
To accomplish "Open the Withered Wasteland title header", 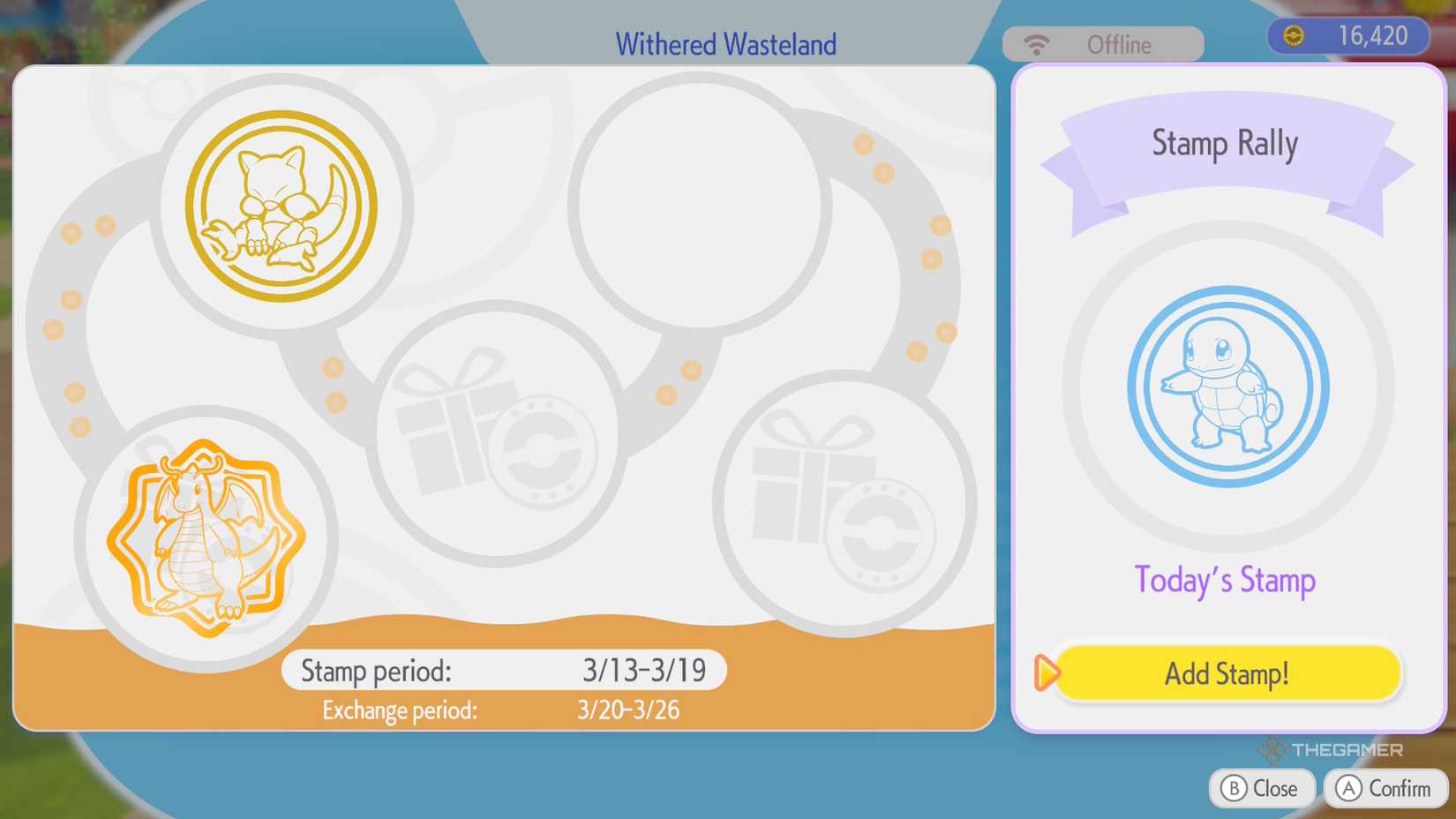I will 725,43.
